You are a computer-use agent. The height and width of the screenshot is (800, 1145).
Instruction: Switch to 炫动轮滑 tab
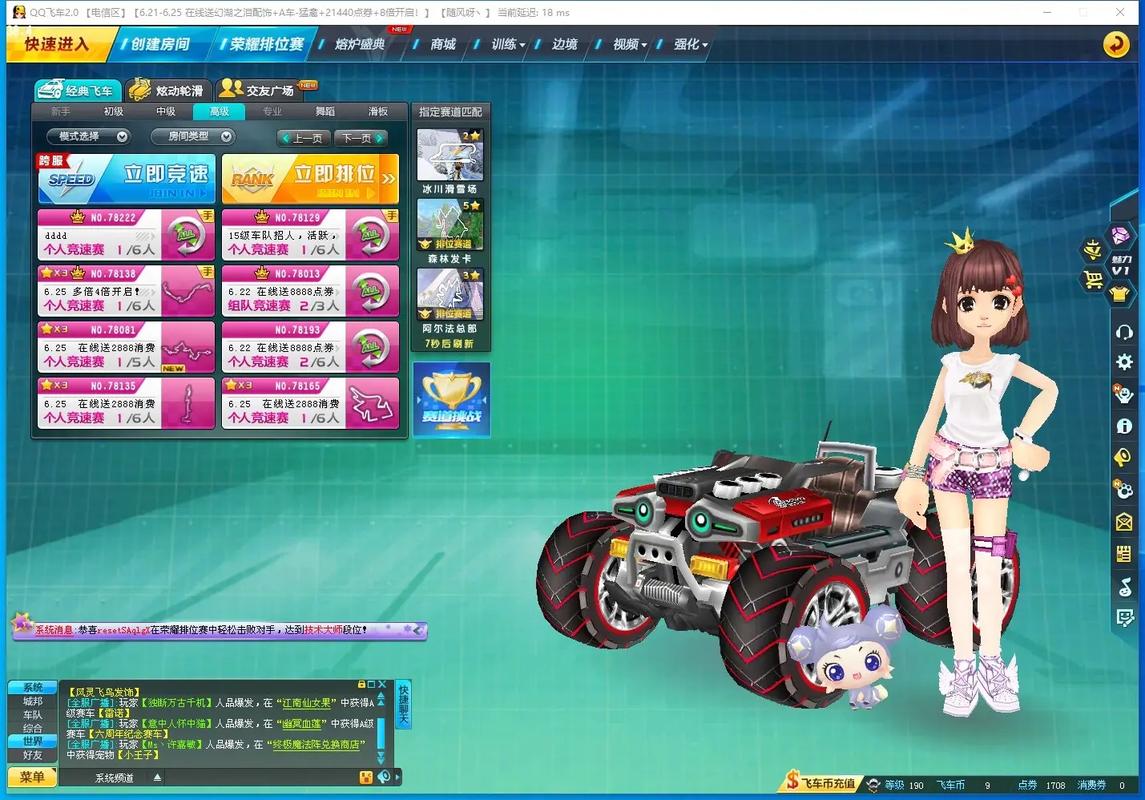(172, 91)
